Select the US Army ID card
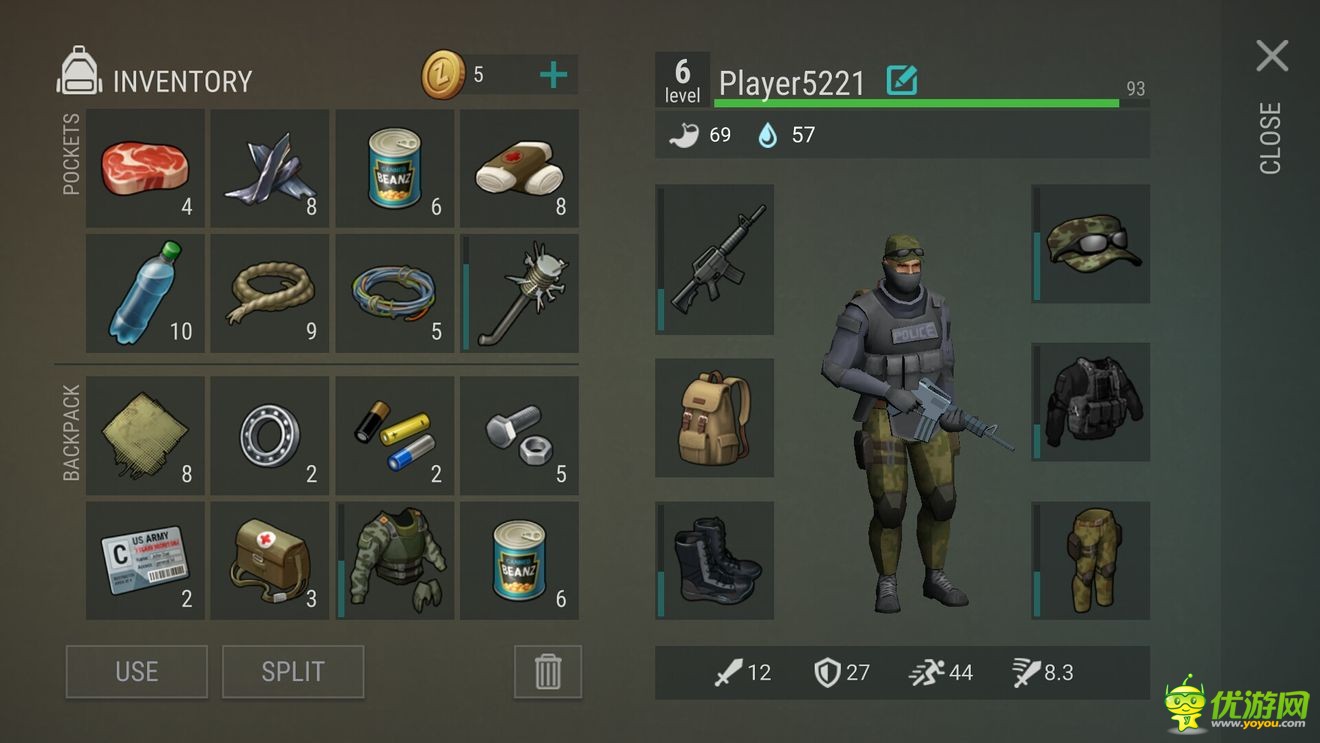The image size is (1320, 743). (146, 561)
